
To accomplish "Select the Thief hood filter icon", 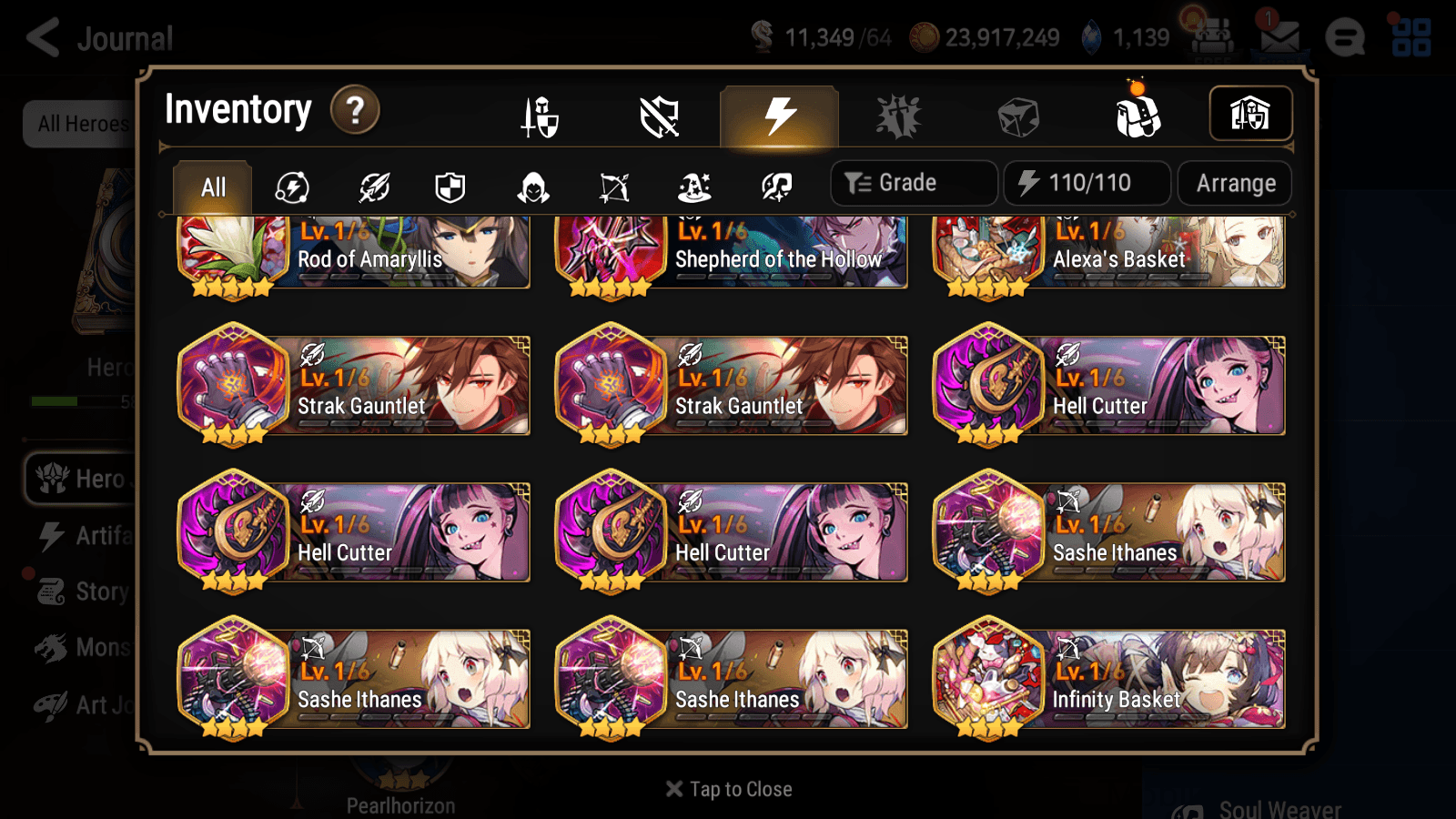I will pos(534,187).
